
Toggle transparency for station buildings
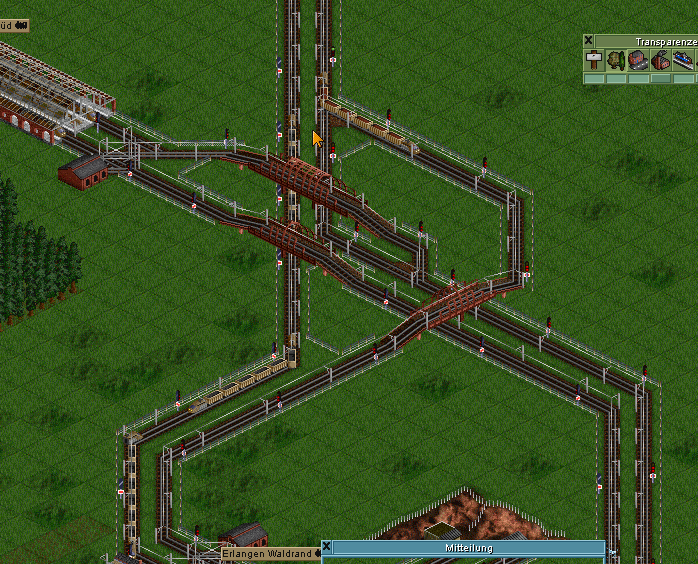click(x=683, y=60)
